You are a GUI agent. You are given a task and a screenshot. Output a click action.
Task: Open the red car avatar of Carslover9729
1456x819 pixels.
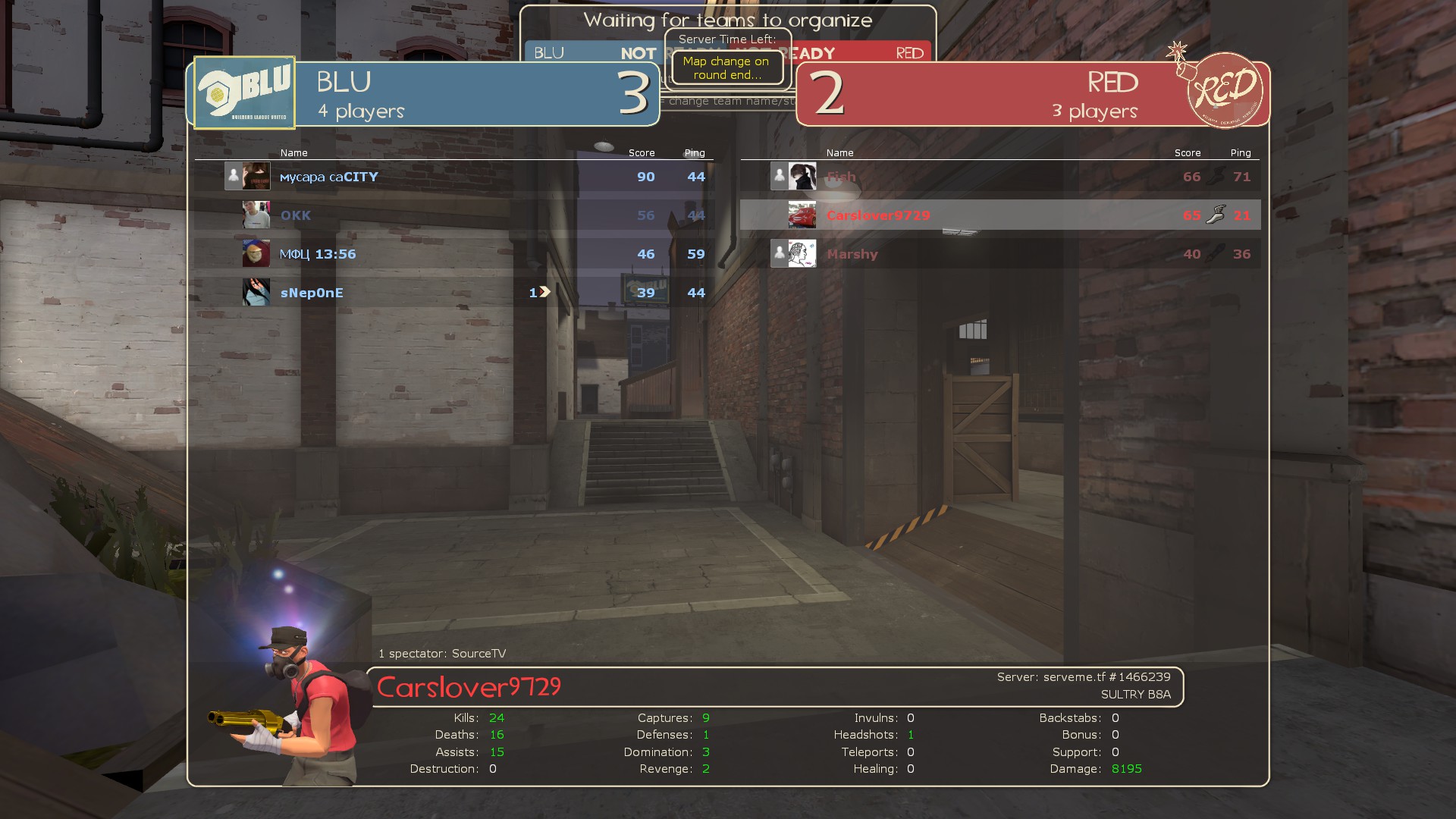point(802,215)
